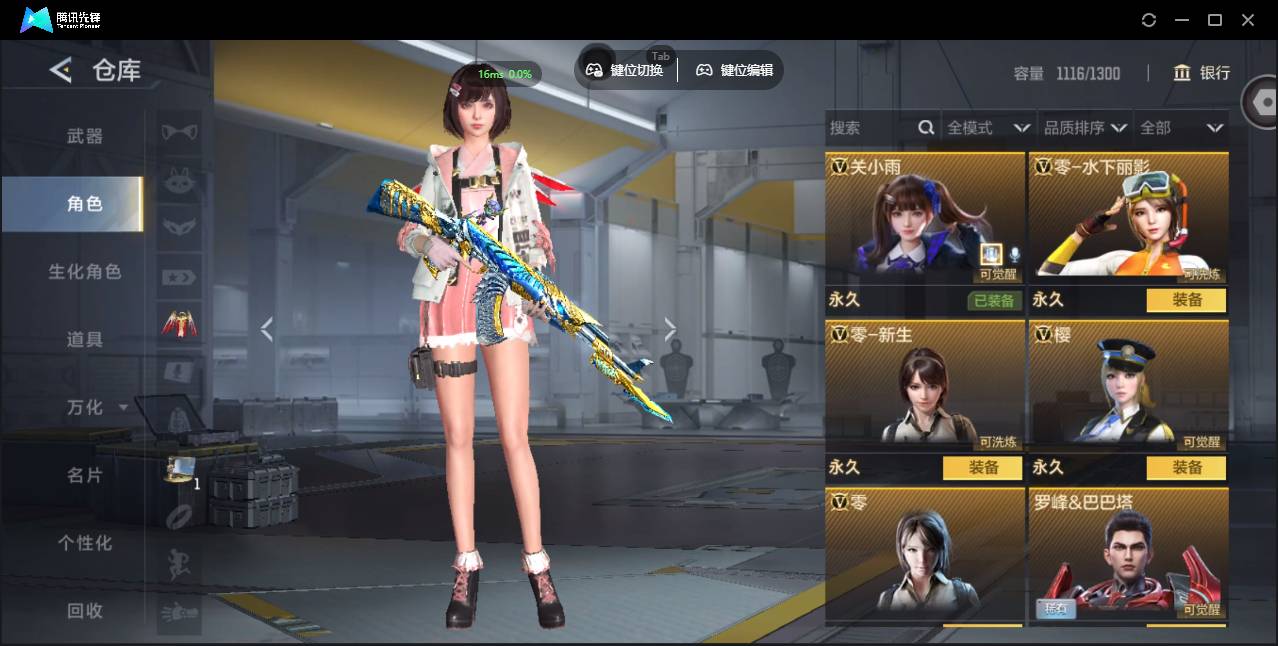Switch to the 武器 category
Image resolution: width=1278 pixels, height=646 pixels.
[x=85, y=136]
